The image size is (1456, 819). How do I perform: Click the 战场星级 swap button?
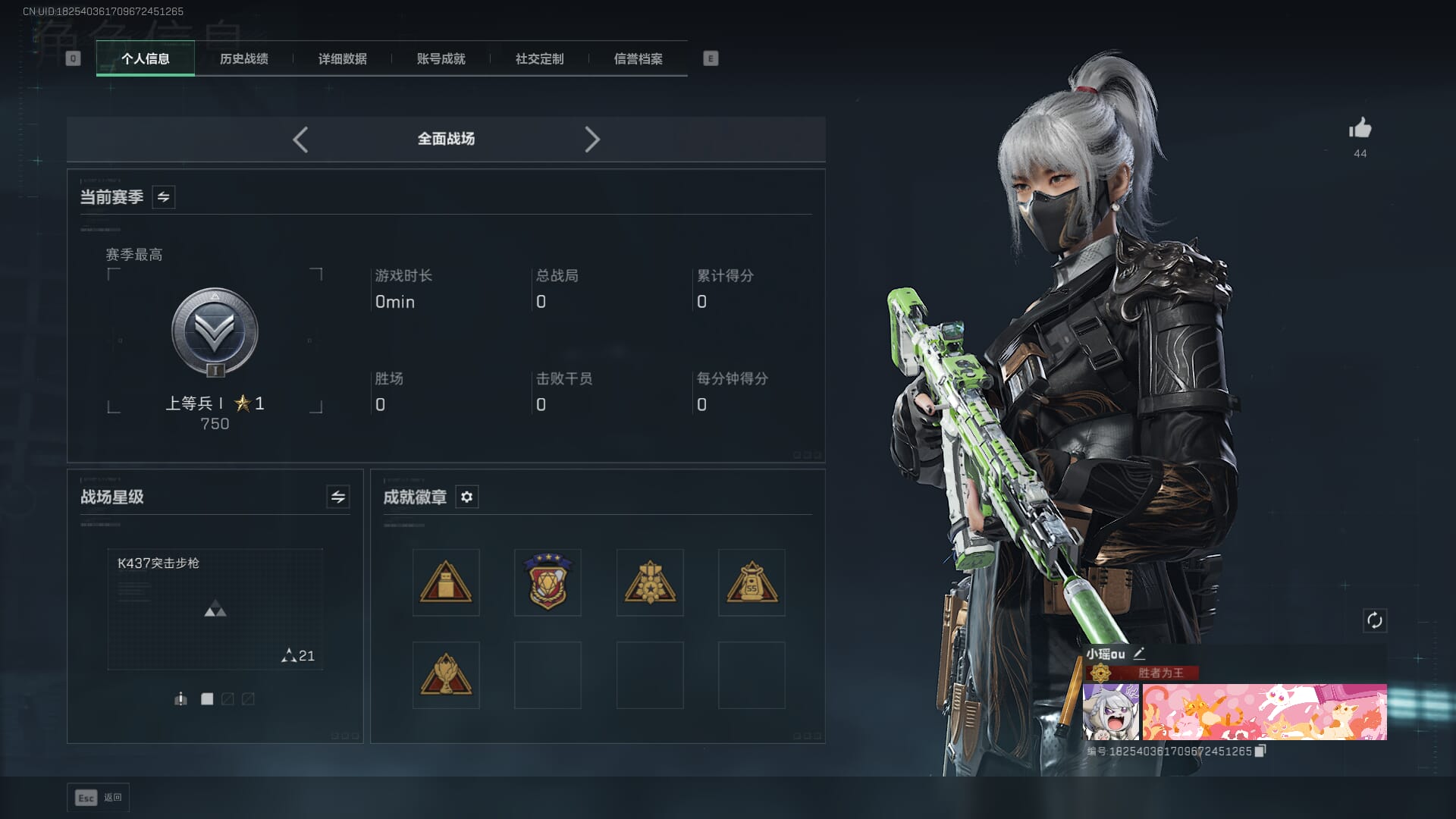click(x=338, y=497)
